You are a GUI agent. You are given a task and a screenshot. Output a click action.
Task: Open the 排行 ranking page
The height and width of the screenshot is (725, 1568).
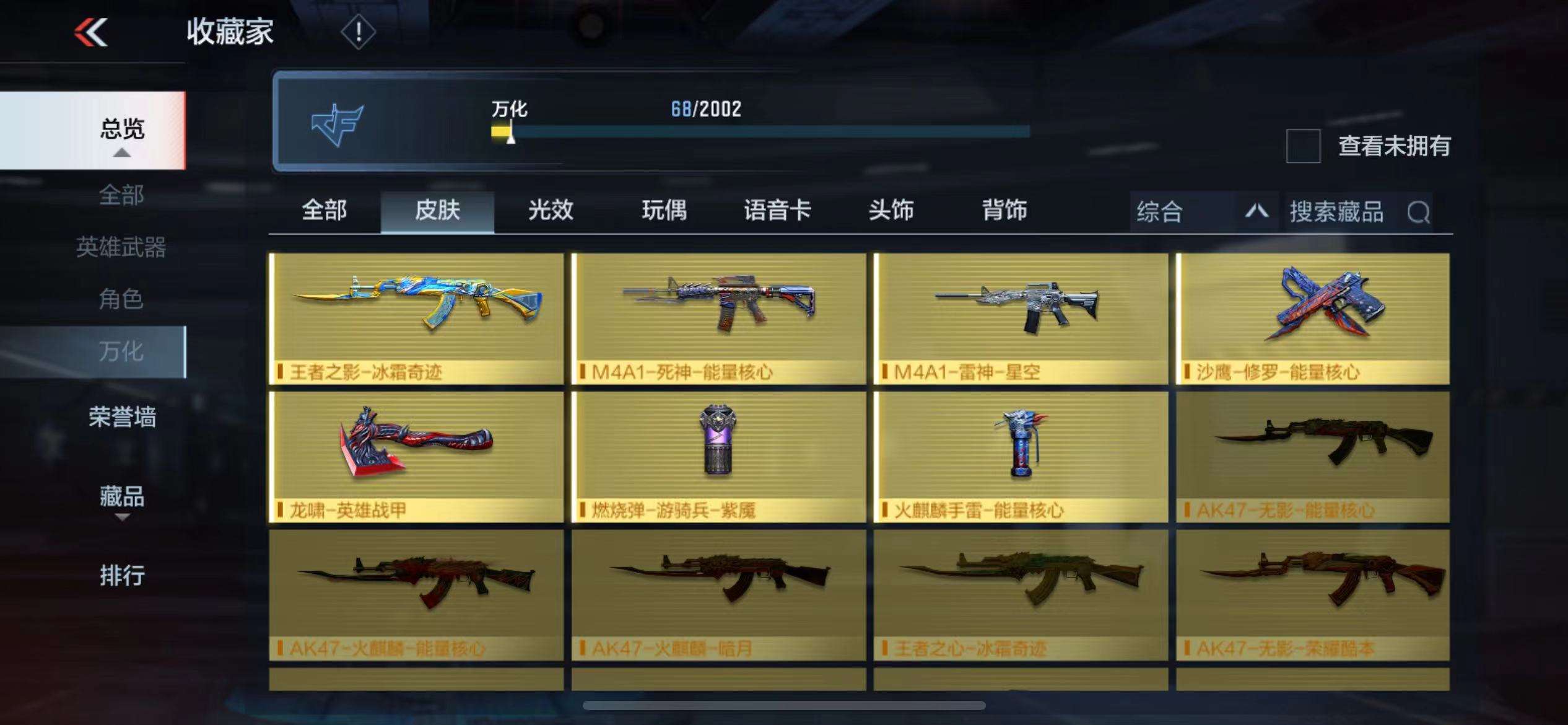[122, 575]
